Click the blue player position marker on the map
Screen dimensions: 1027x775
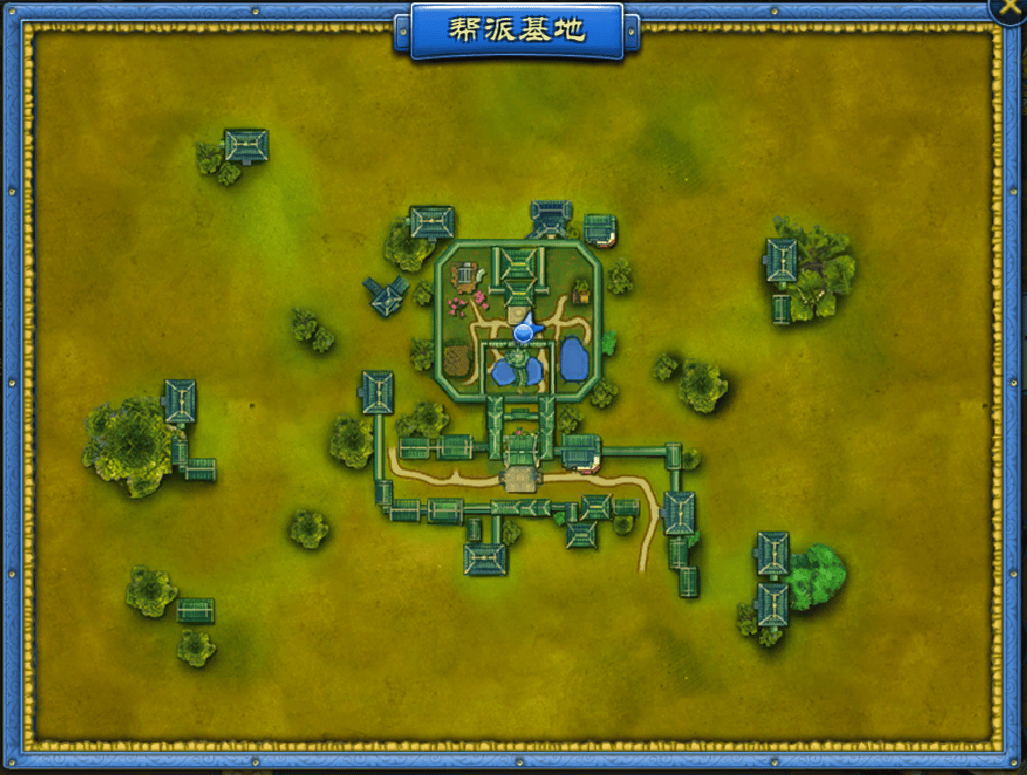[x=523, y=332]
